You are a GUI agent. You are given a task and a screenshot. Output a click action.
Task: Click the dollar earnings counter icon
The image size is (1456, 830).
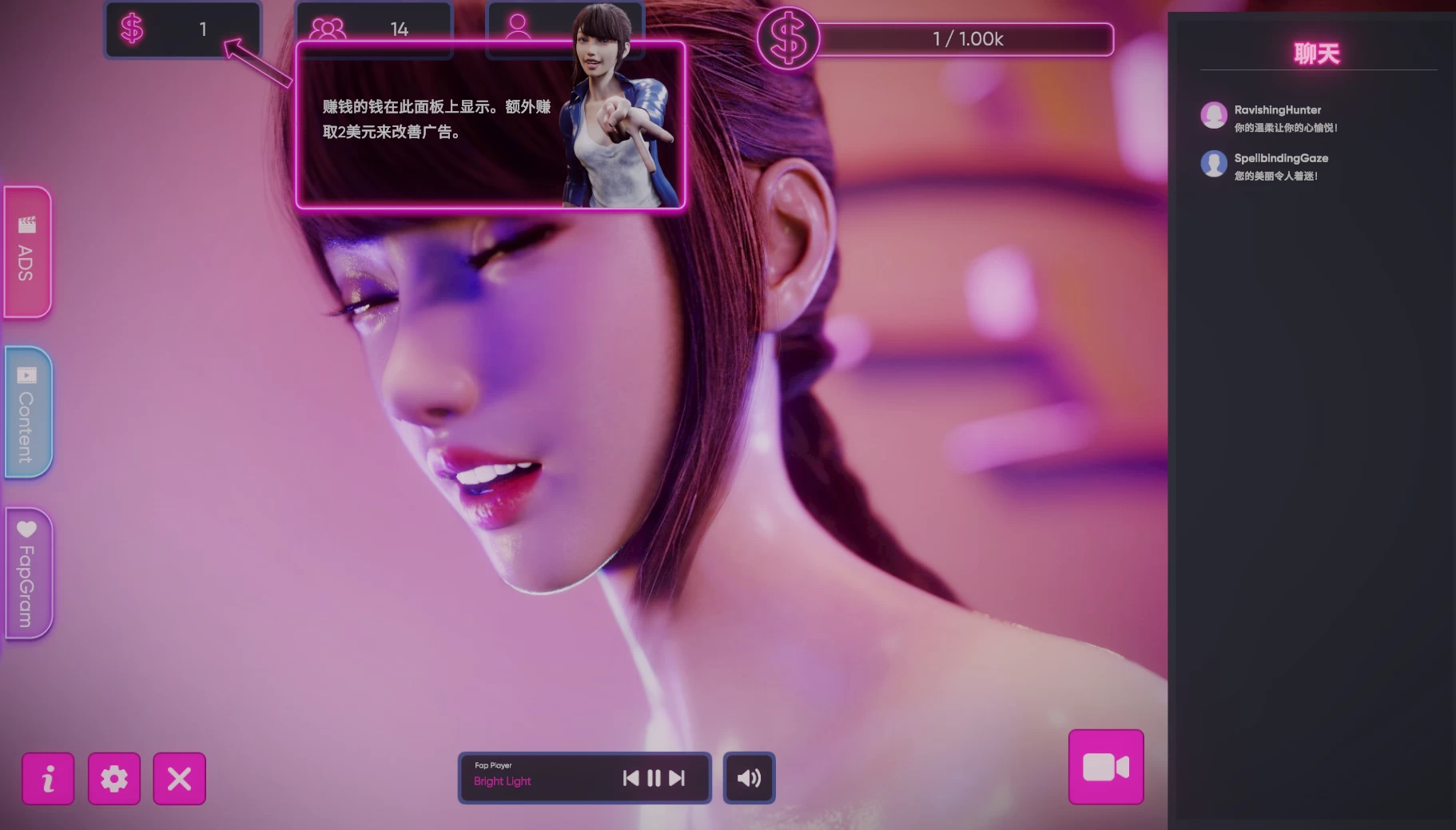click(132, 29)
